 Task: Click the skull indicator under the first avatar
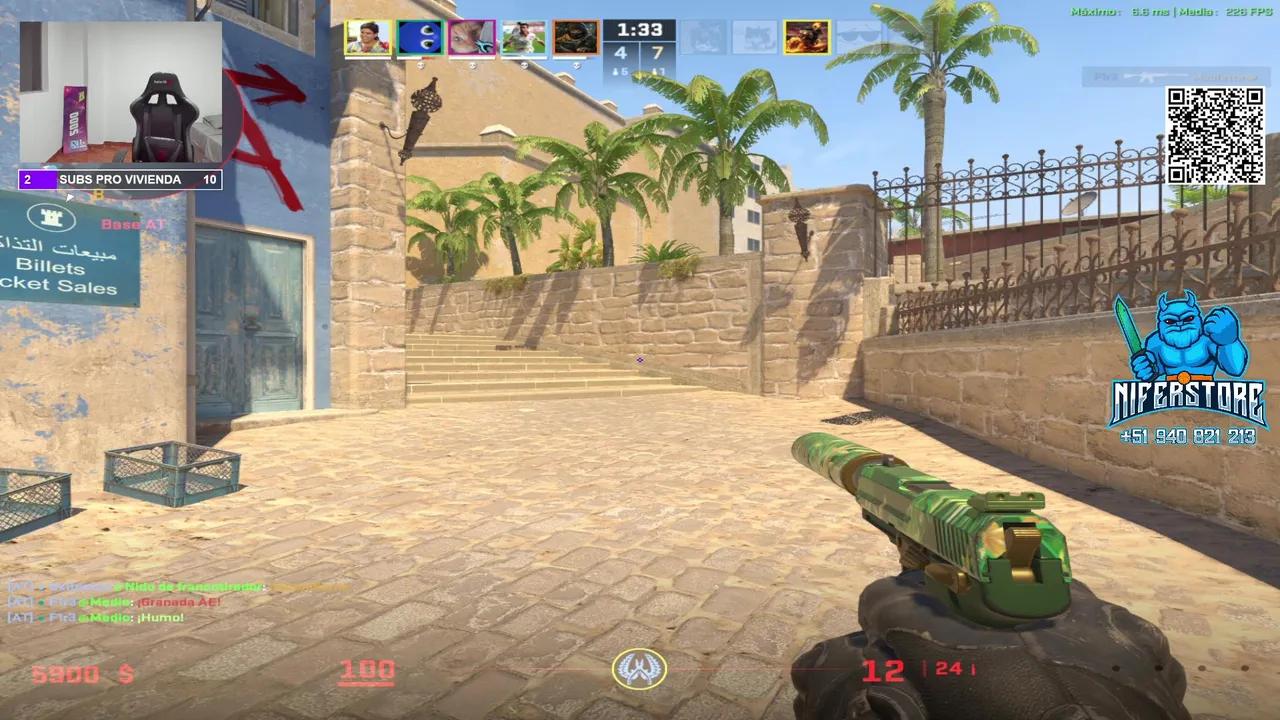[x=419, y=66]
